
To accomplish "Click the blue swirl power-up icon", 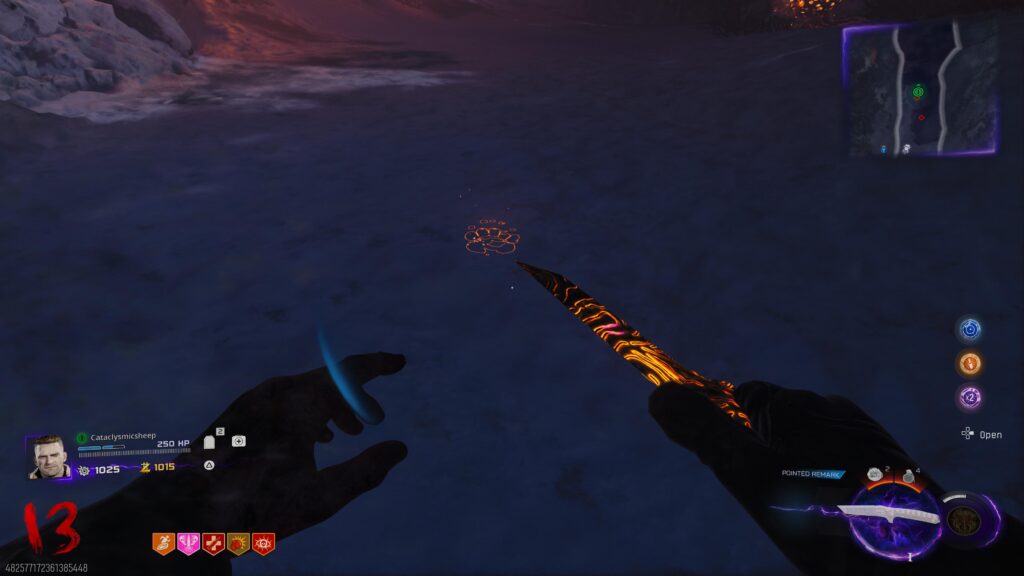I will [x=969, y=329].
